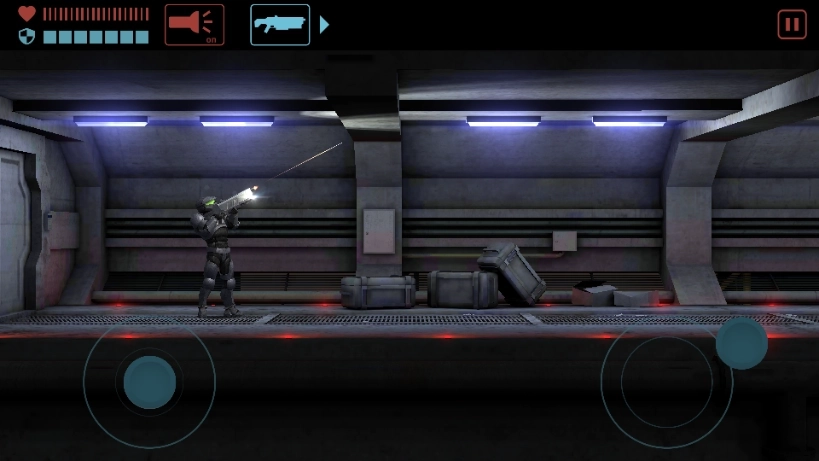Tap the right aiming joystick knob

[741, 343]
